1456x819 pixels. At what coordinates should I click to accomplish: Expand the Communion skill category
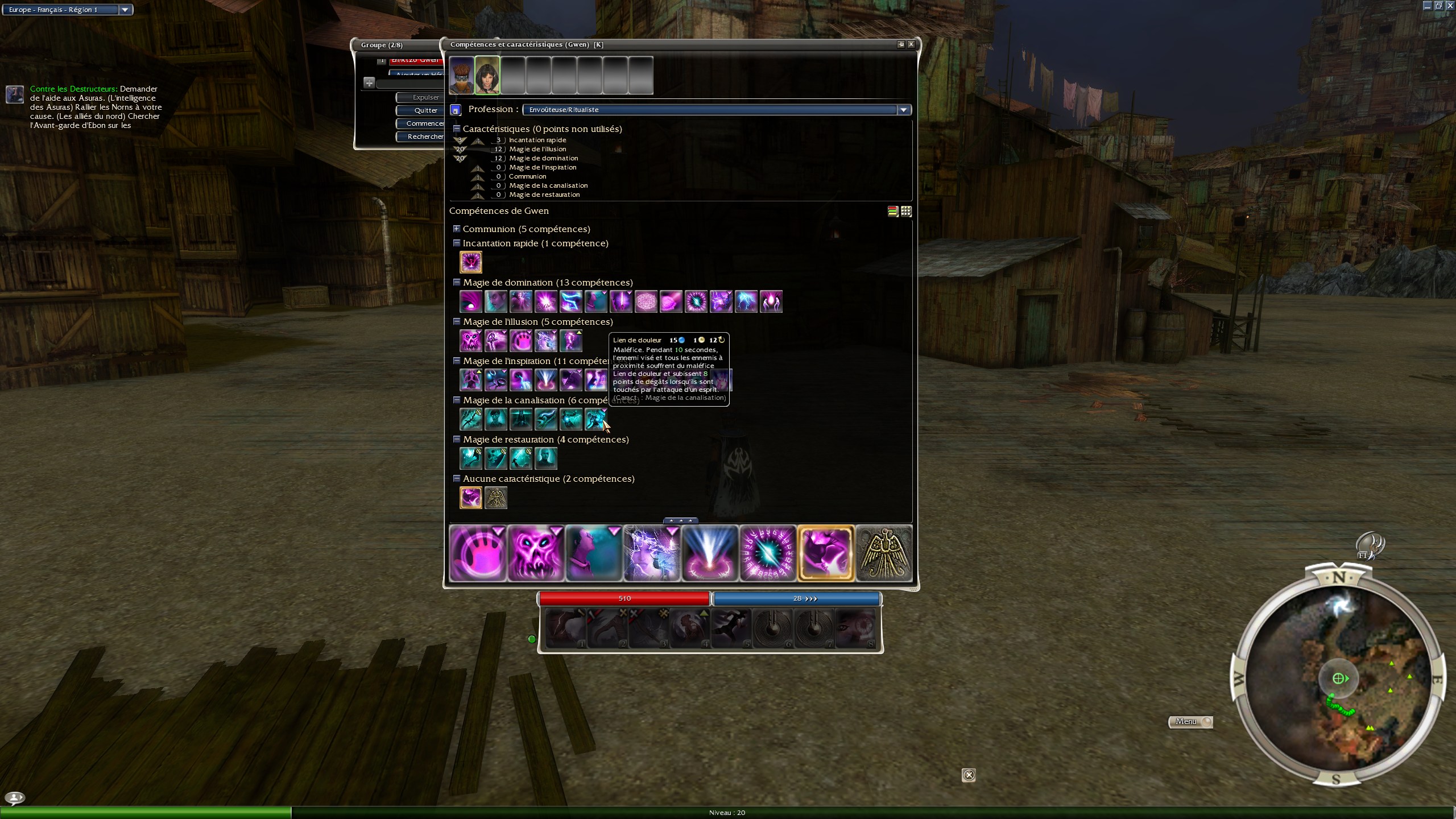(x=456, y=229)
